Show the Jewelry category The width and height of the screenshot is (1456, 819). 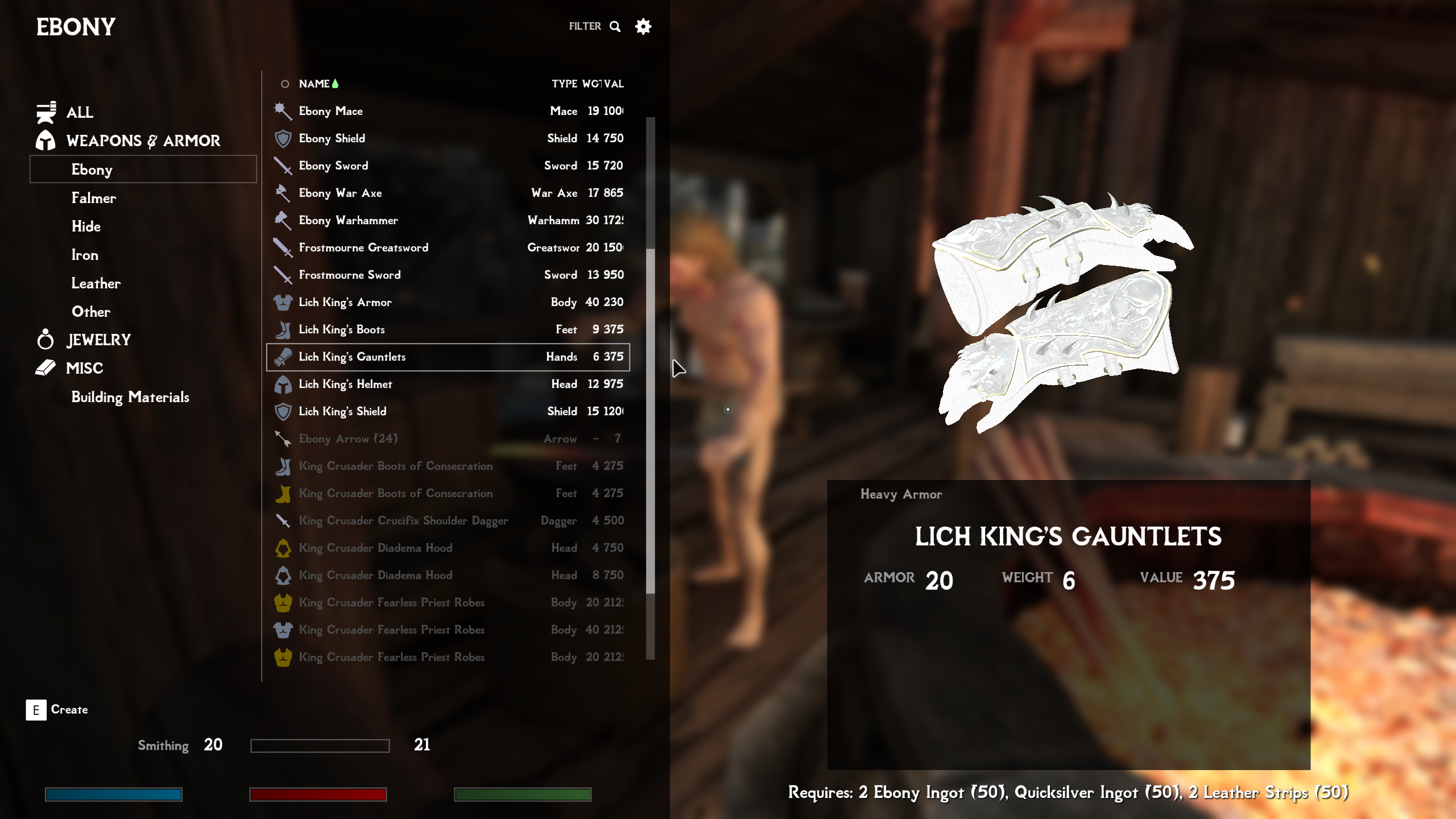98,340
